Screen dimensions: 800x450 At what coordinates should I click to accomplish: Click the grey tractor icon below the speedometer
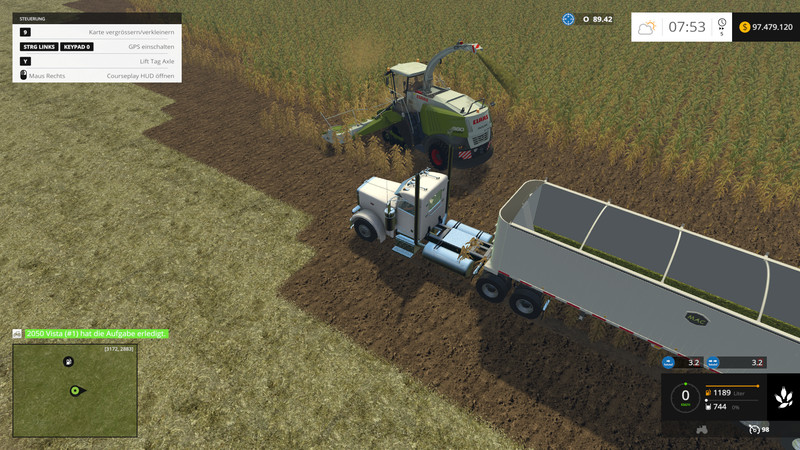click(x=702, y=429)
